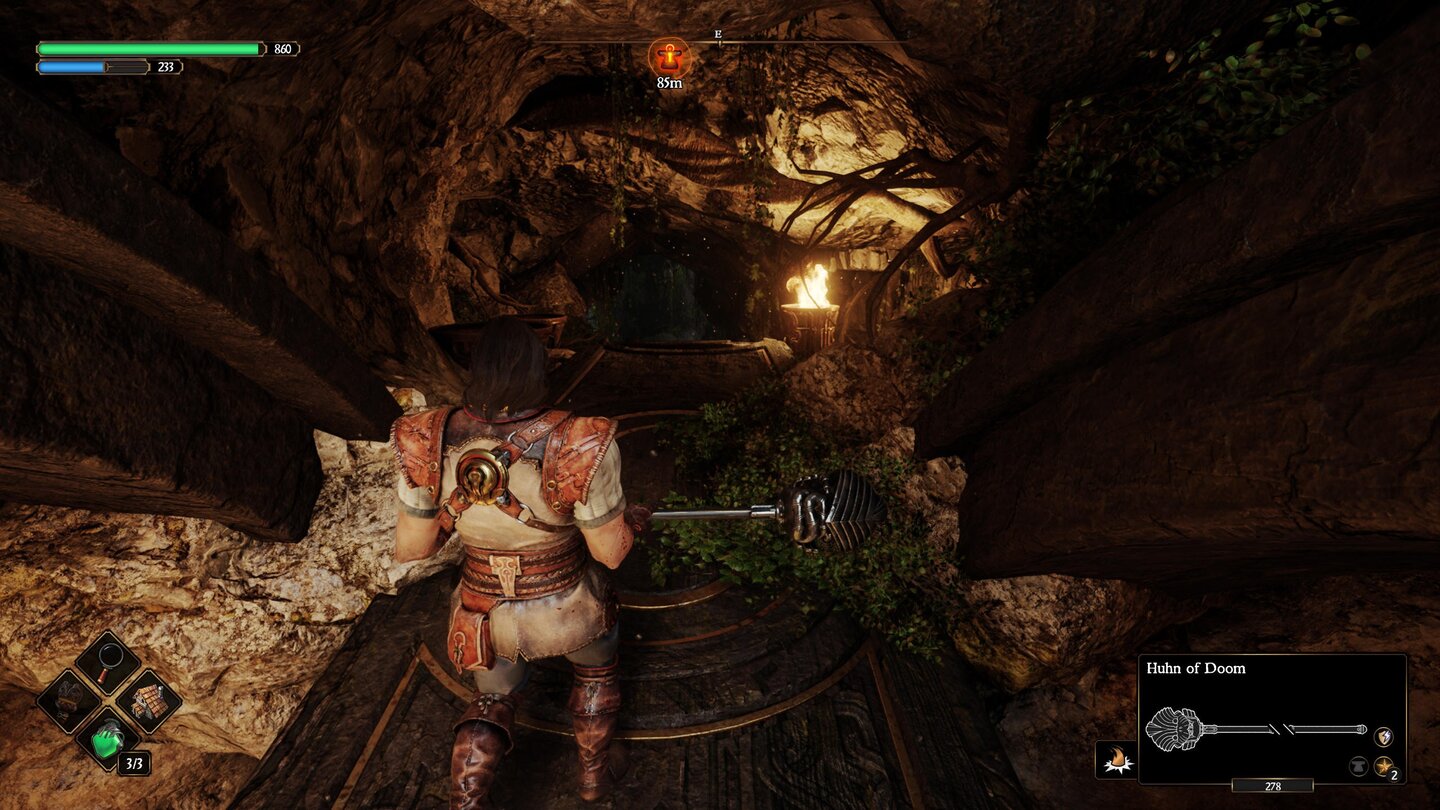Select the anvil icon on weapon panel

coord(1359,766)
